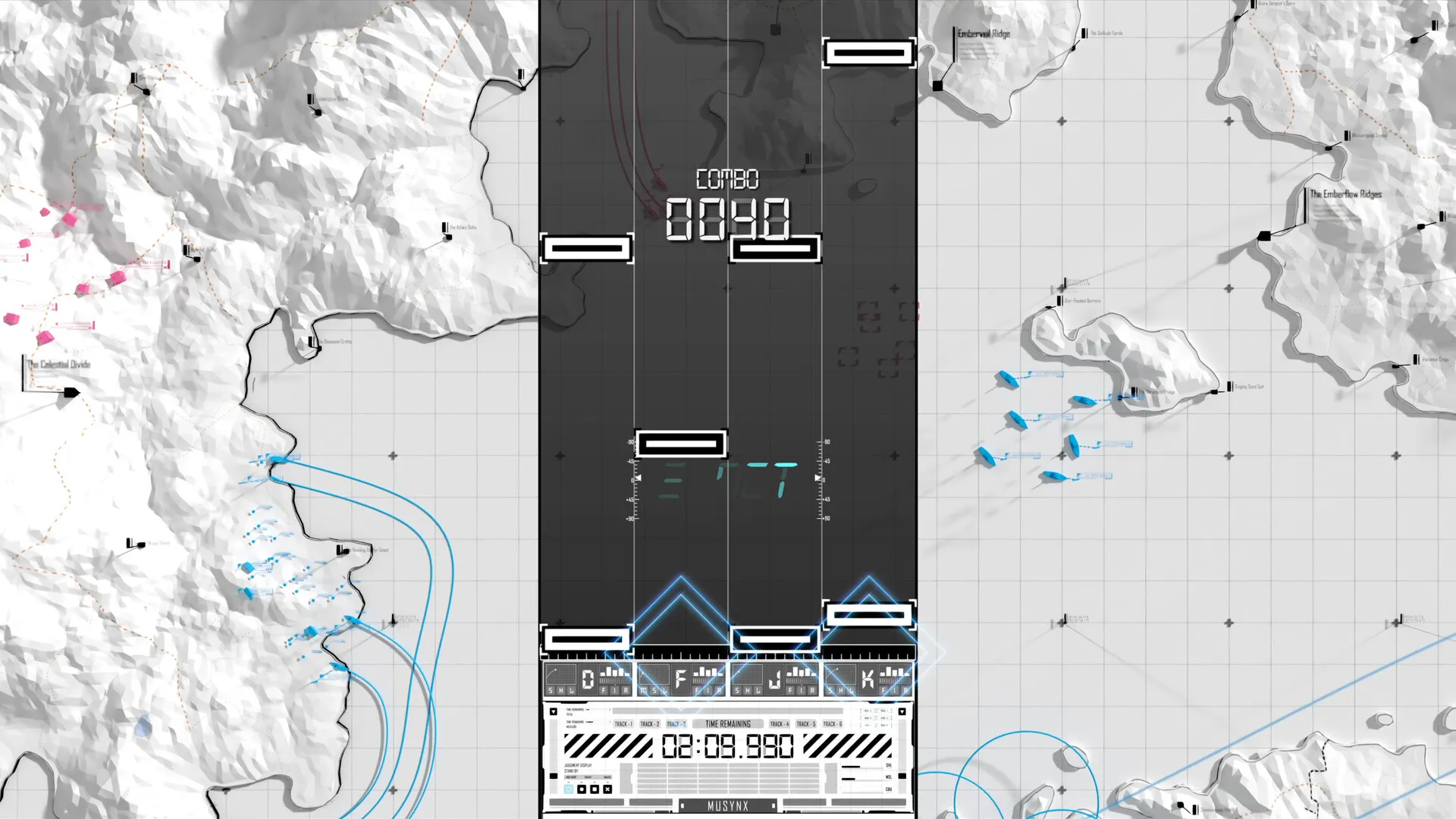Click the filled circle judgment icon

tap(582, 789)
